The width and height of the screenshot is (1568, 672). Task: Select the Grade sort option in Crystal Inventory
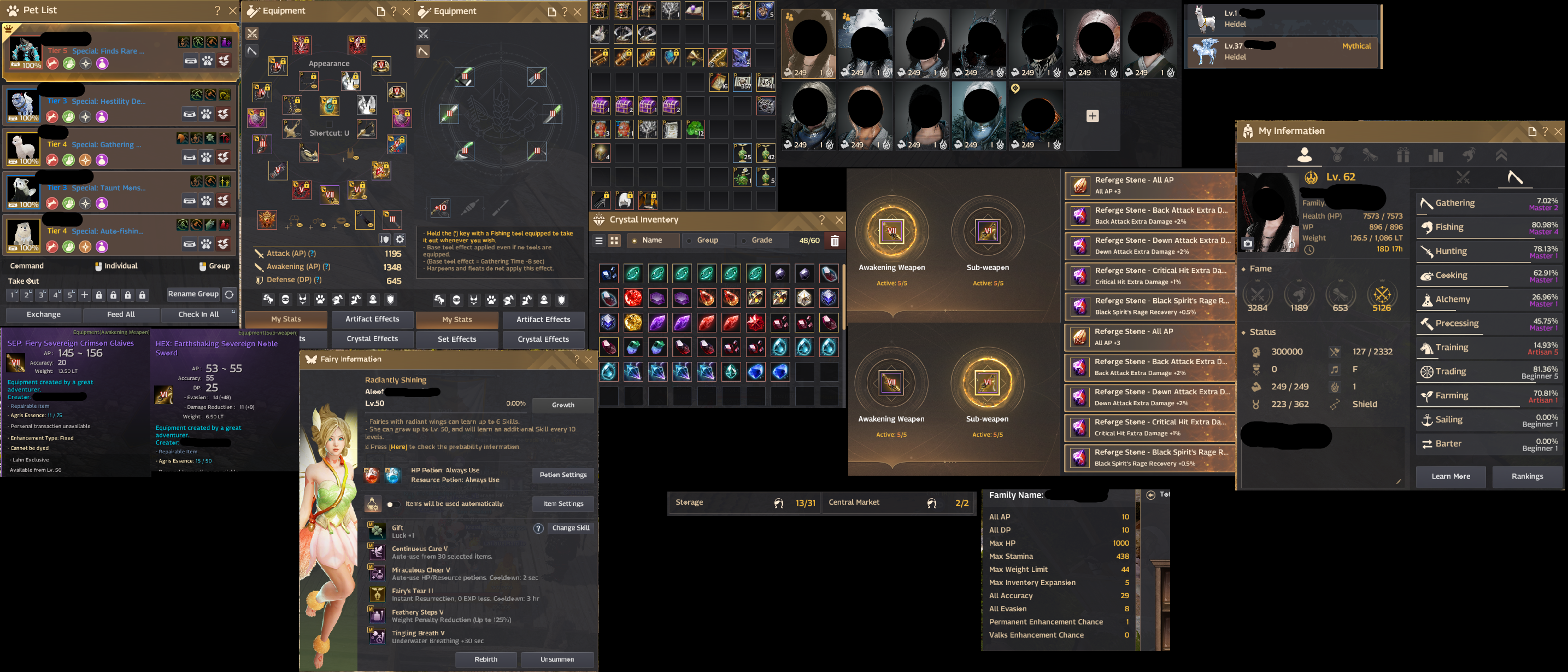click(763, 240)
